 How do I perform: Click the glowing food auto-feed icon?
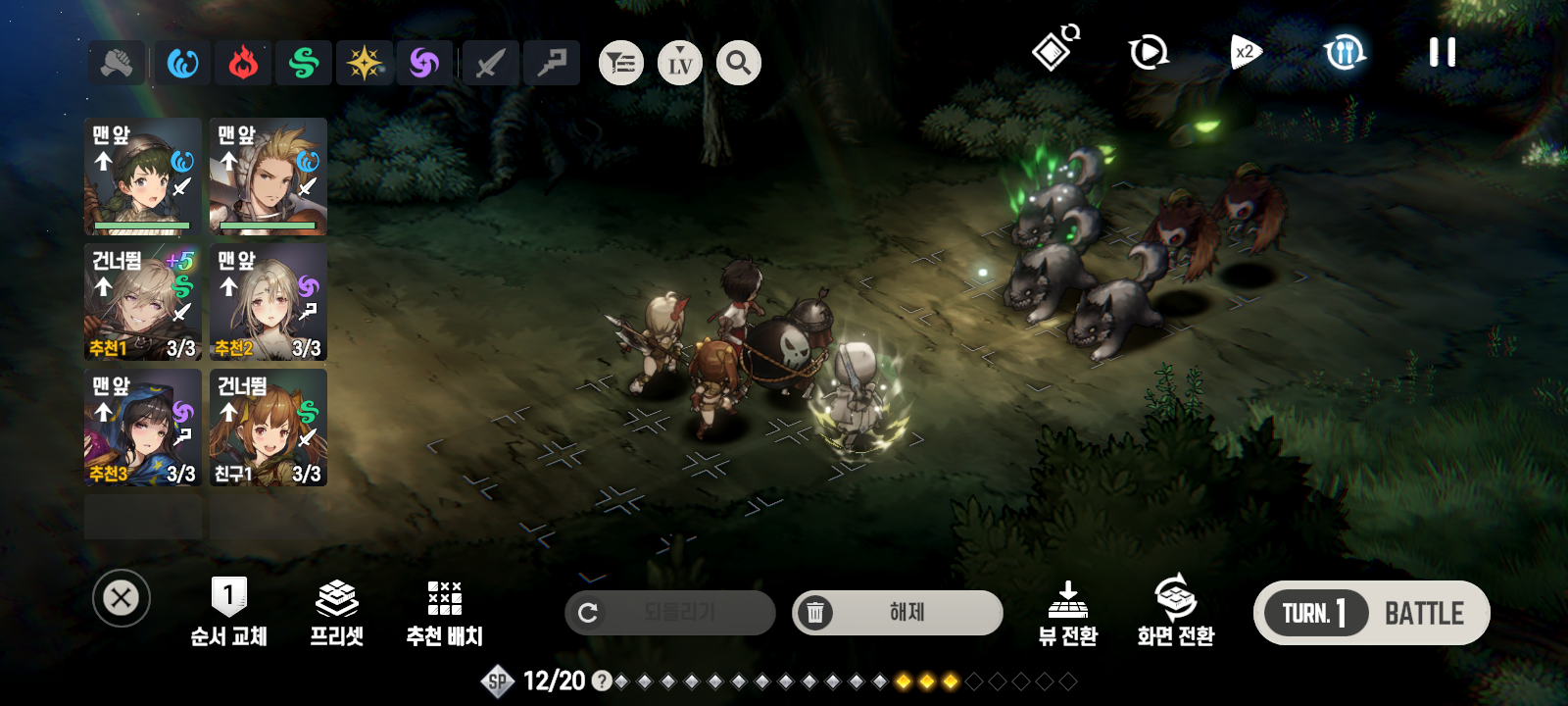pos(1345,53)
